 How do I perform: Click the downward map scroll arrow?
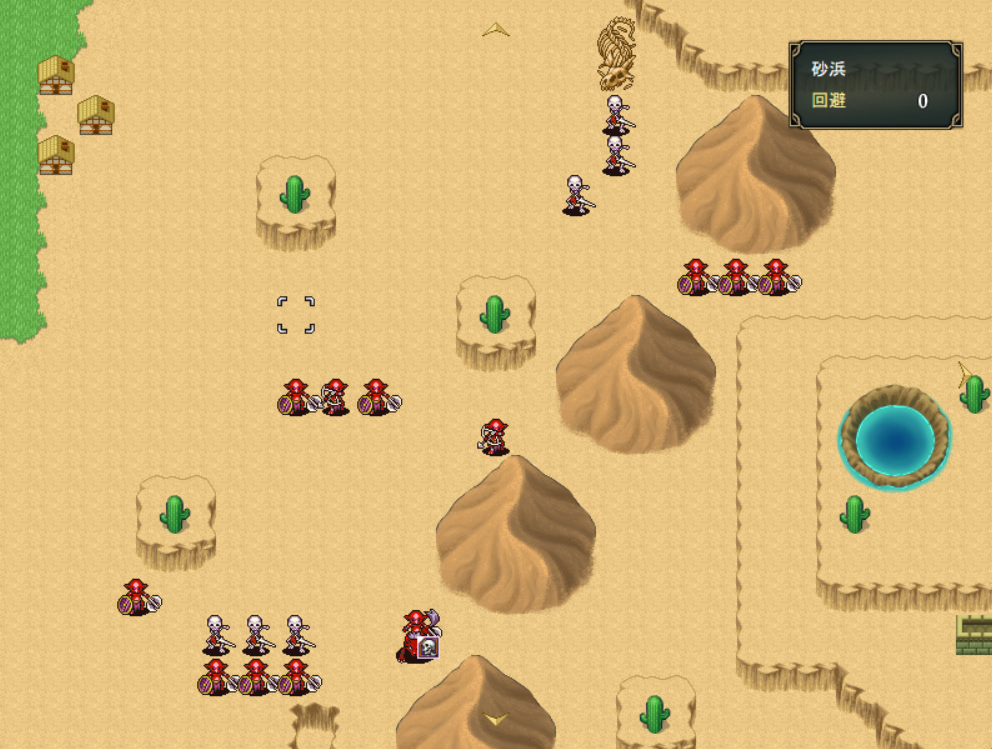coord(496,719)
